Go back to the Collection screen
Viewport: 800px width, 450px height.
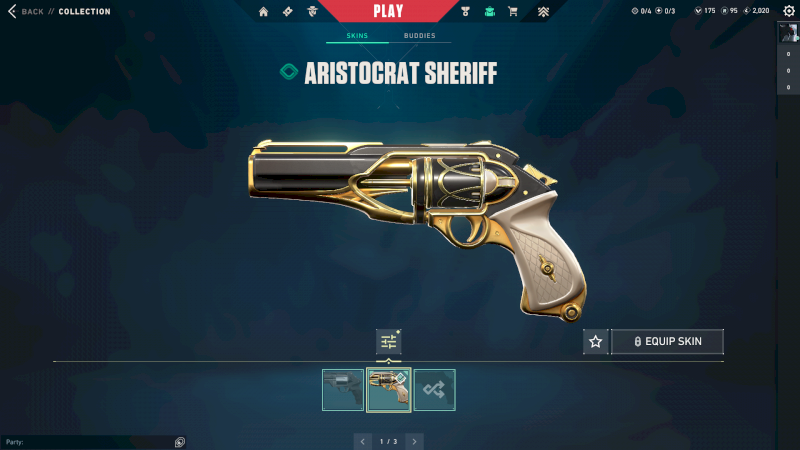(28, 12)
